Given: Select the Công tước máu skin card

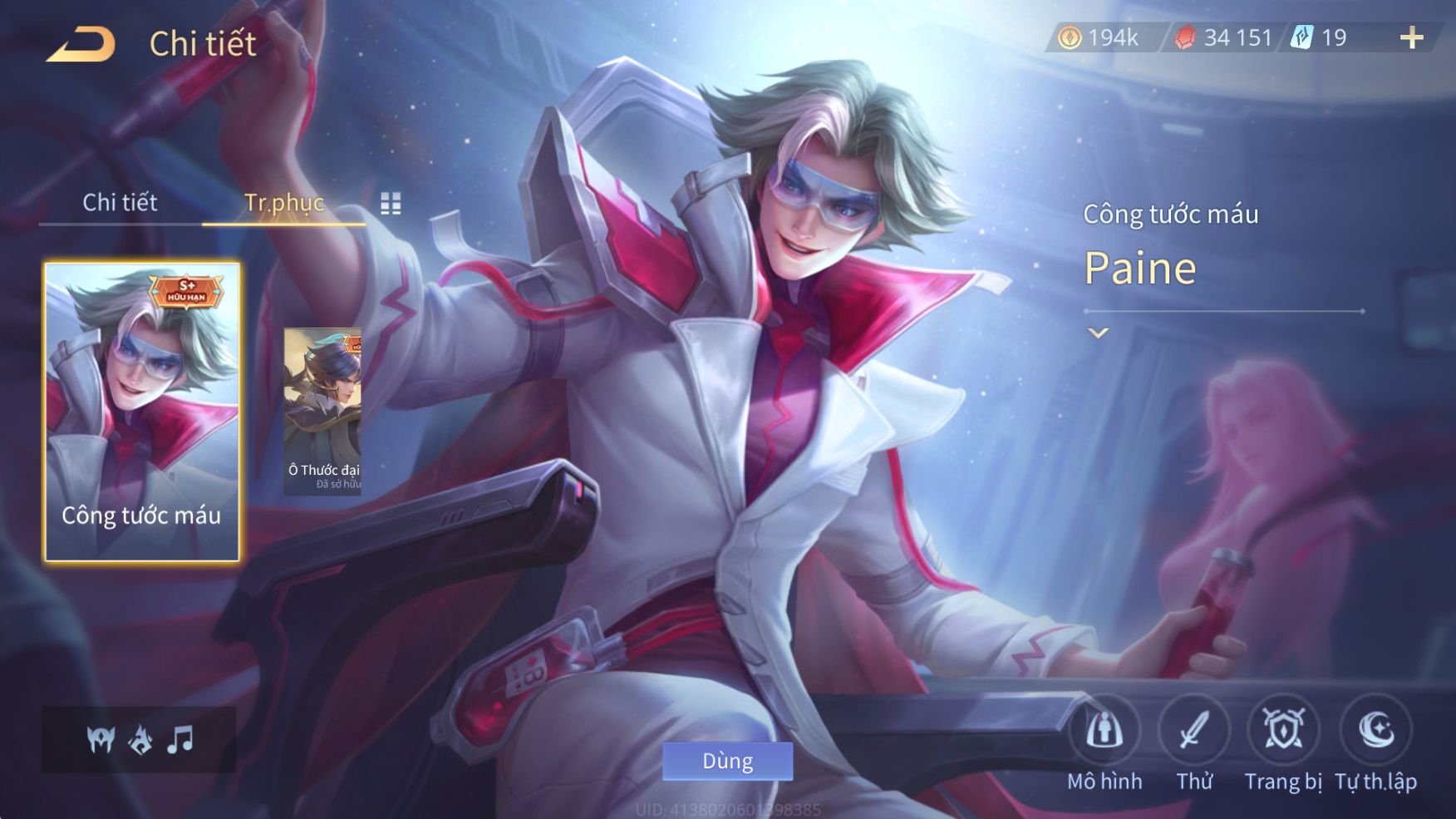Looking at the screenshot, I should tap(141, 412).
